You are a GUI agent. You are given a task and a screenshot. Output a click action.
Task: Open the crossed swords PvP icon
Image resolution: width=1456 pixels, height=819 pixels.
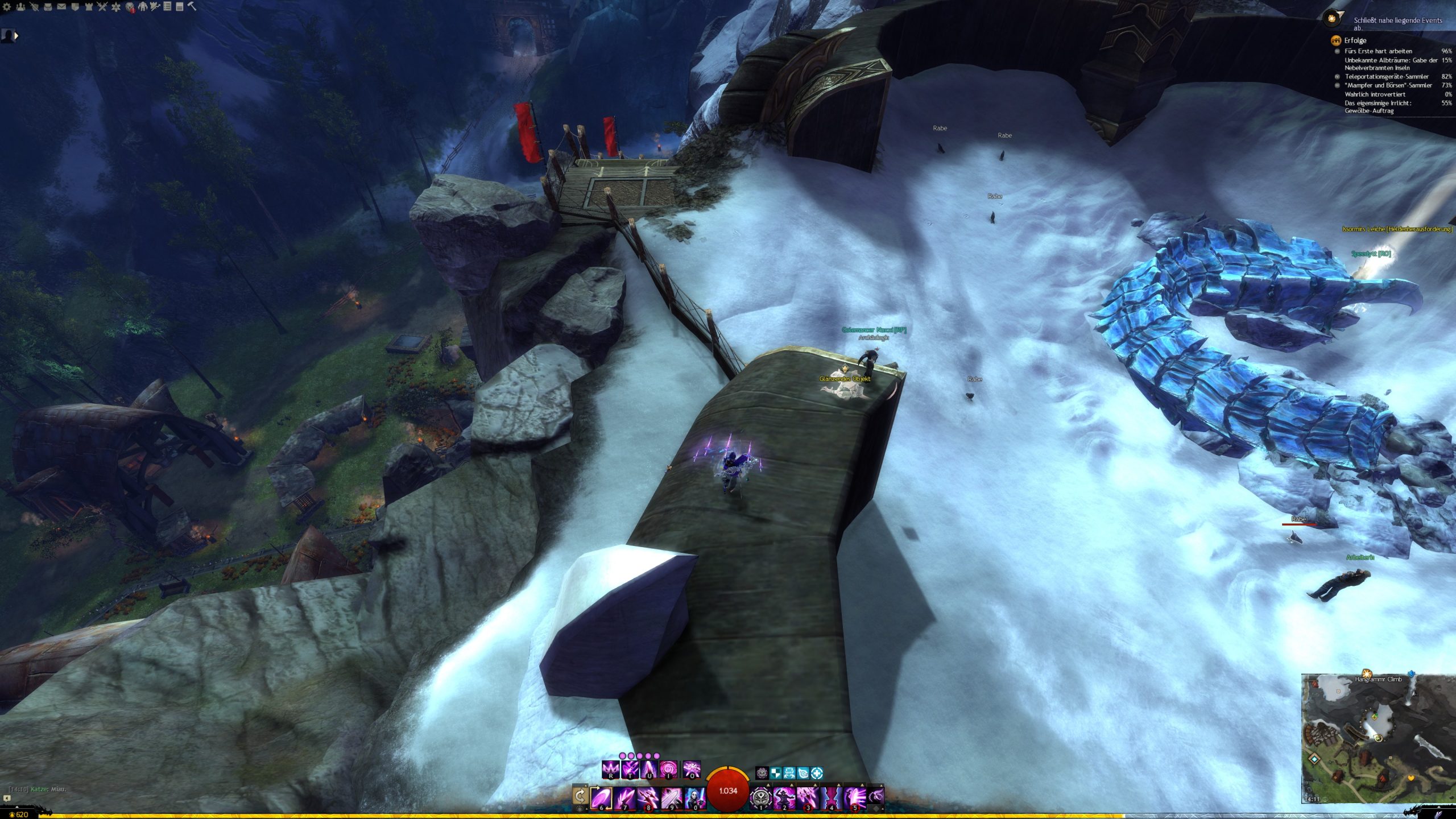click(102, 7)
